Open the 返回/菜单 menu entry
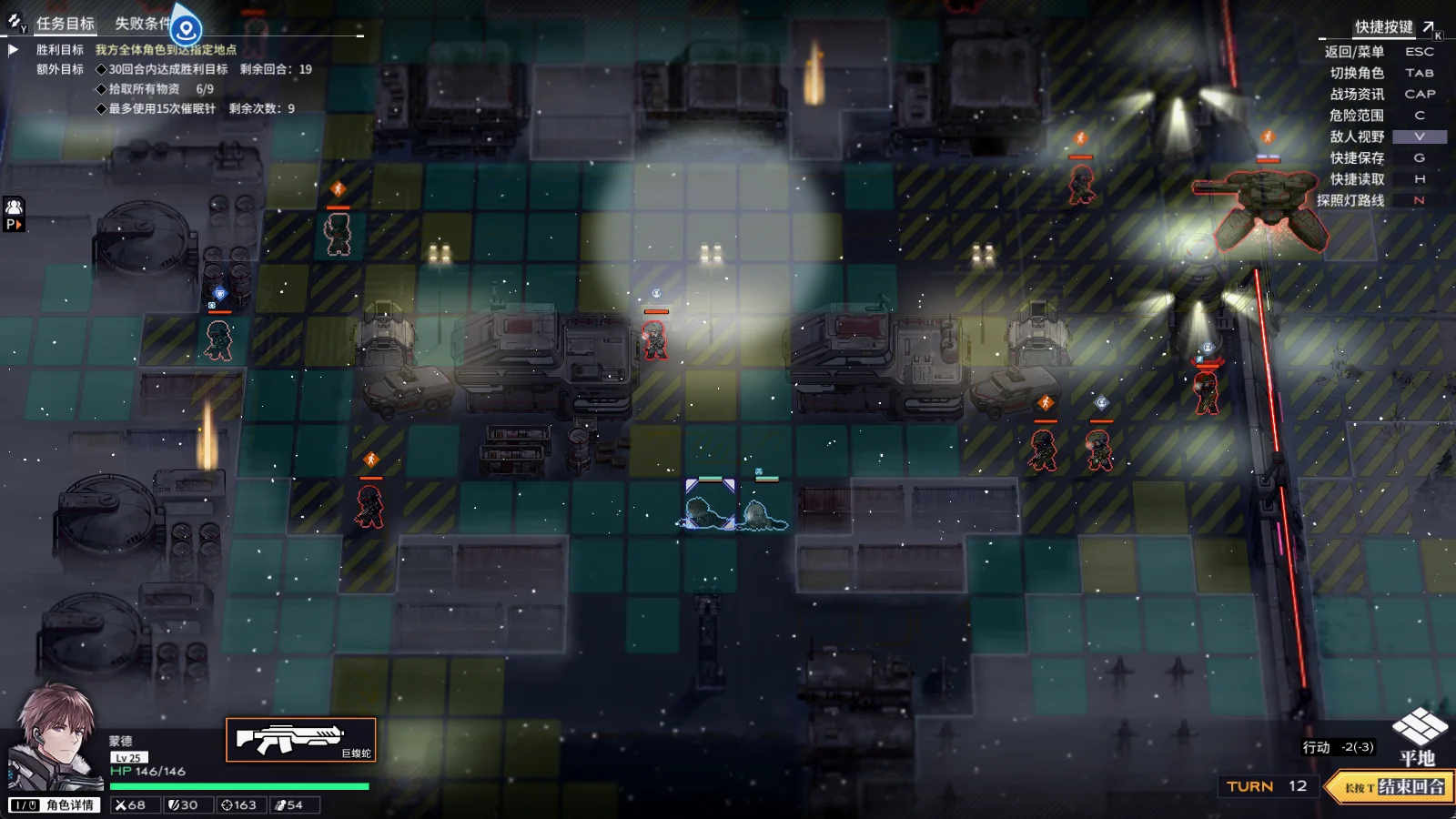 coord(1354,52)
